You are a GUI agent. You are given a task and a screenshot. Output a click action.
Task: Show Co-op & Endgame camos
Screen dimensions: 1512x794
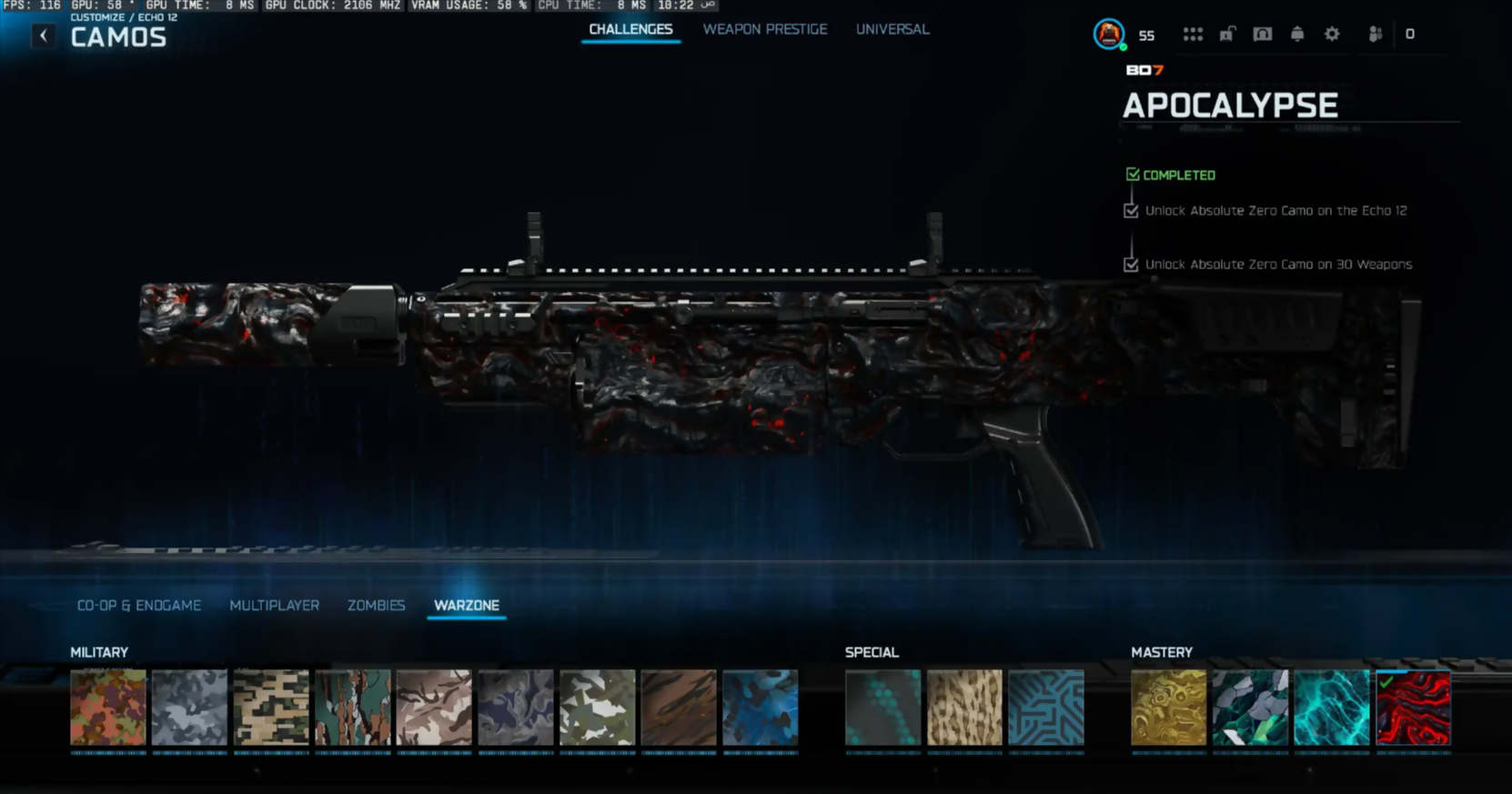[x=139, y=605]
